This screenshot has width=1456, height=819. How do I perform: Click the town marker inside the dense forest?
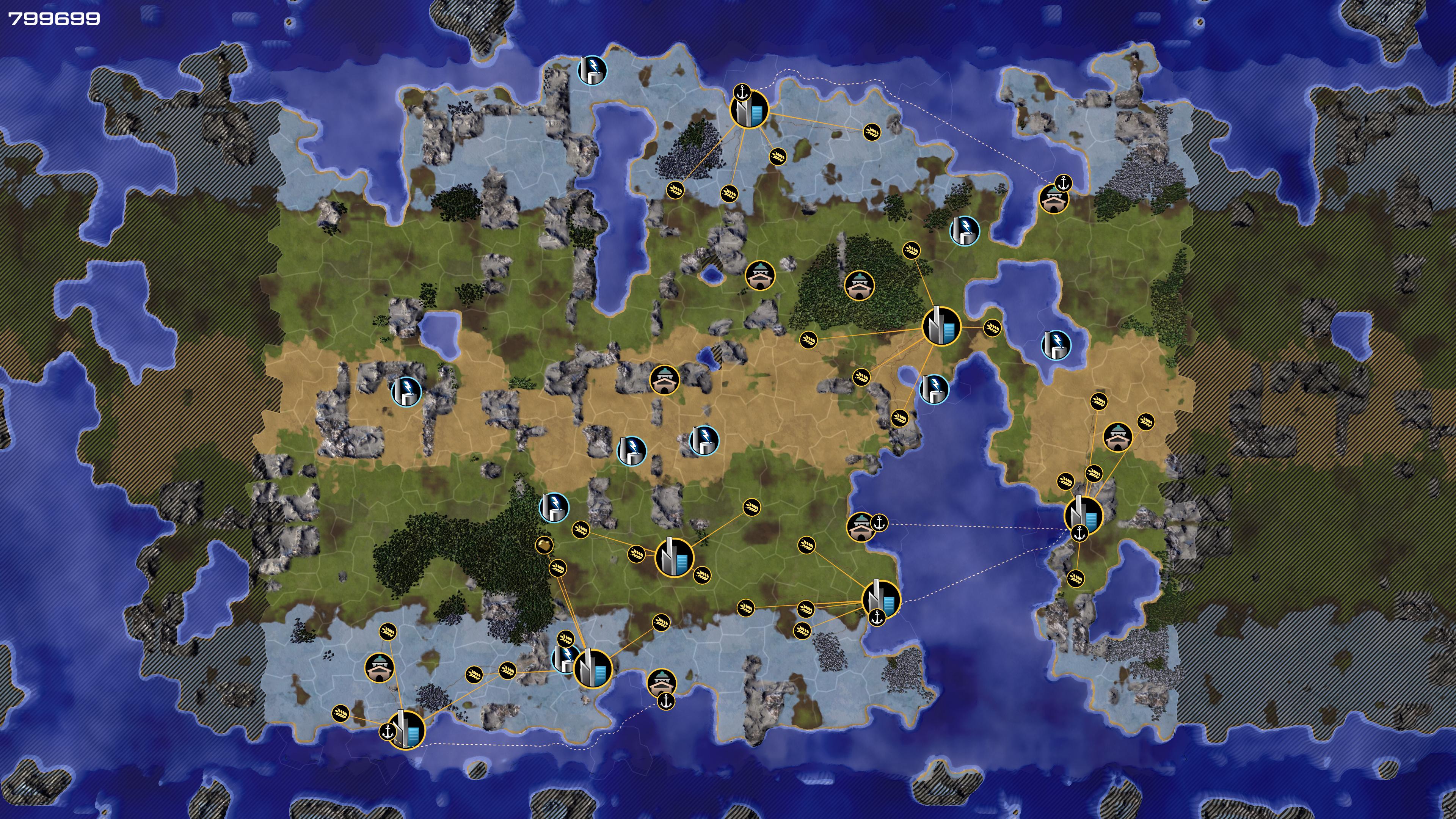pyautogui.click(x=859, y=286)
